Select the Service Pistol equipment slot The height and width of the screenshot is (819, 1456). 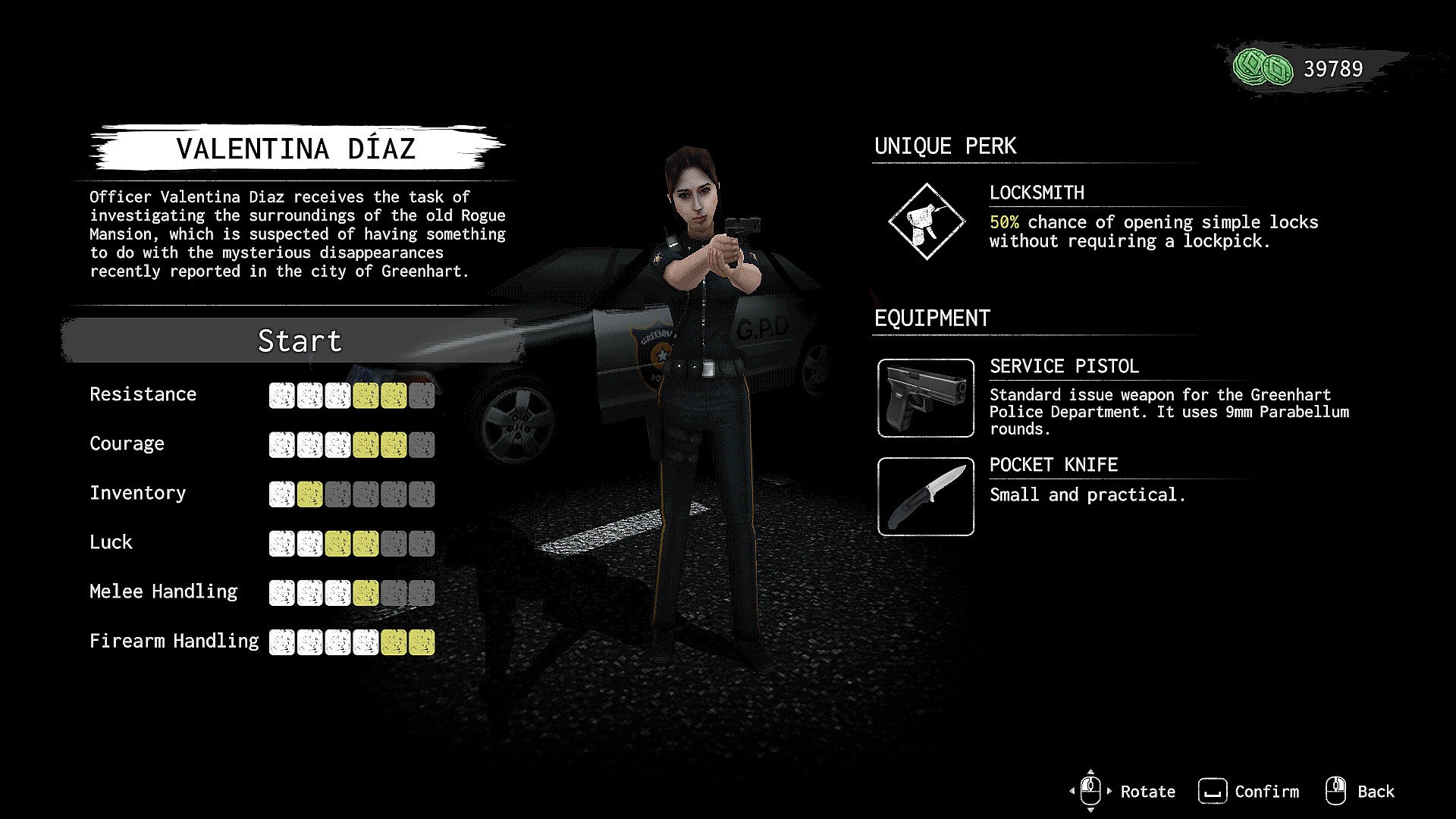925,398
